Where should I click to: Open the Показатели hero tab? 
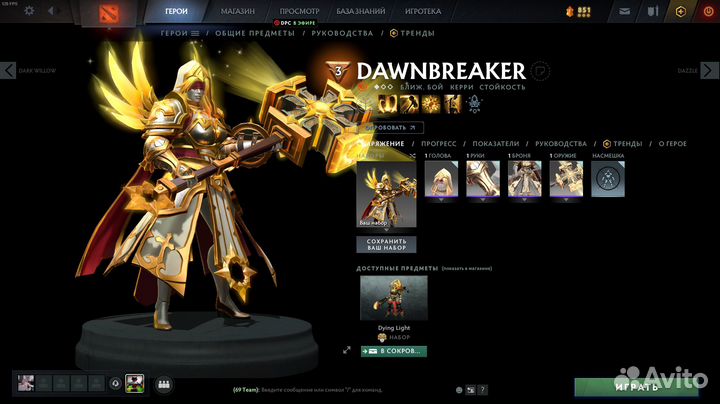(496, 144)
